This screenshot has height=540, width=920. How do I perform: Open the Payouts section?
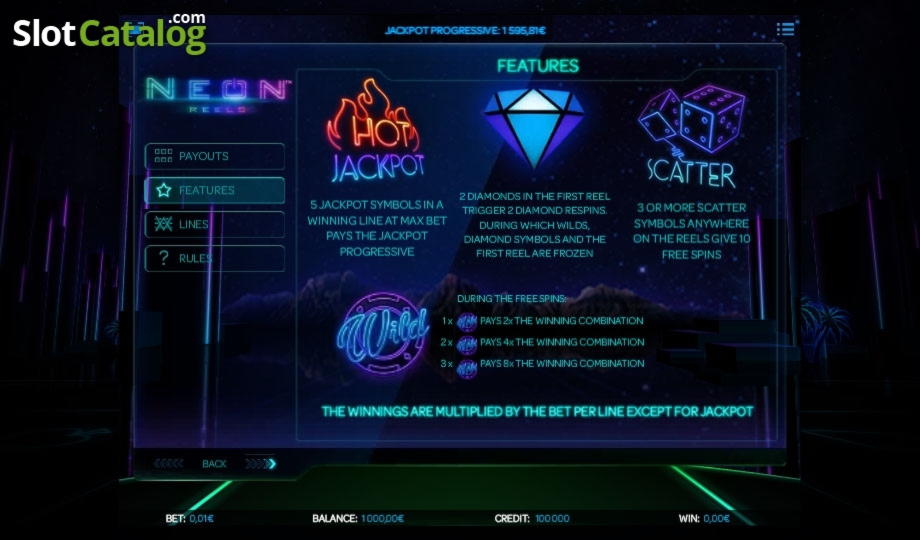215,157
